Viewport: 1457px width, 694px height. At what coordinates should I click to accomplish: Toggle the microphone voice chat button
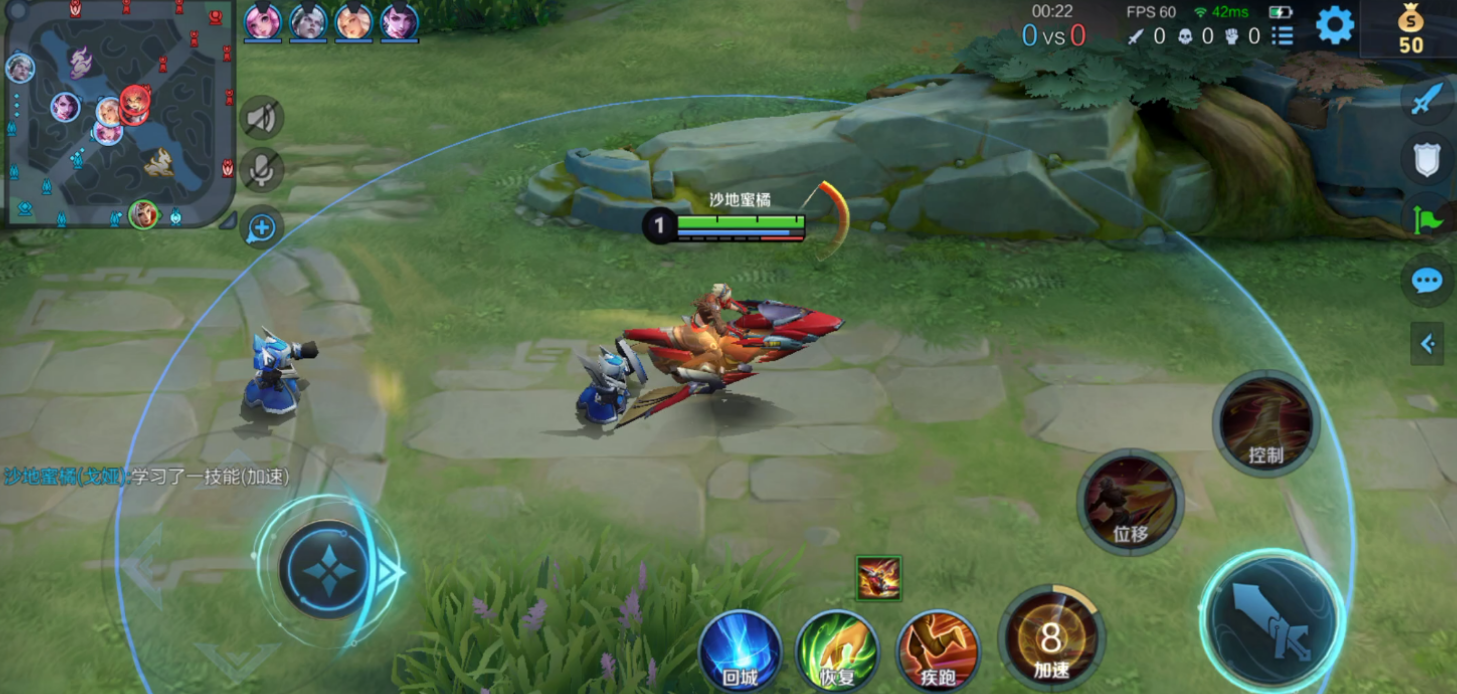pyautogui.click(x=262, y=170)
